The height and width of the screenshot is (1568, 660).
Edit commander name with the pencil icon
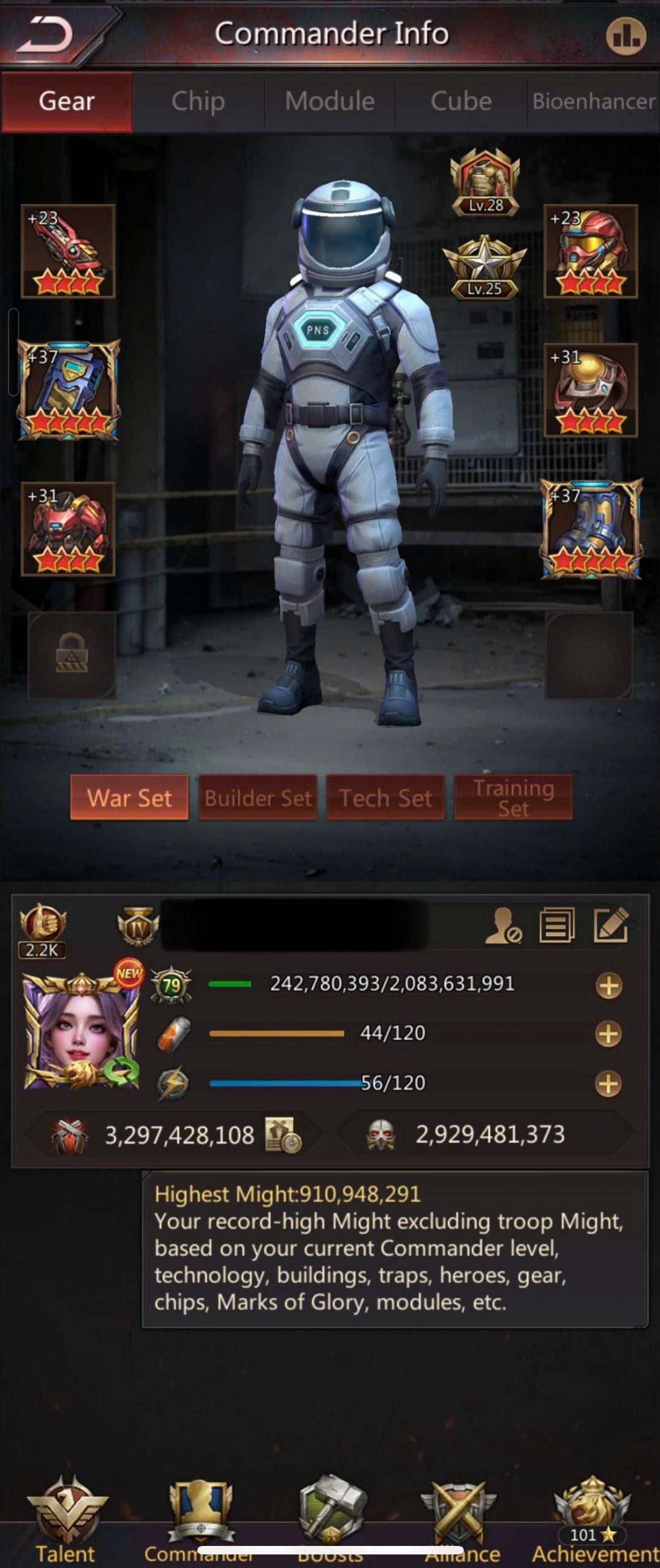pos(611,925)
